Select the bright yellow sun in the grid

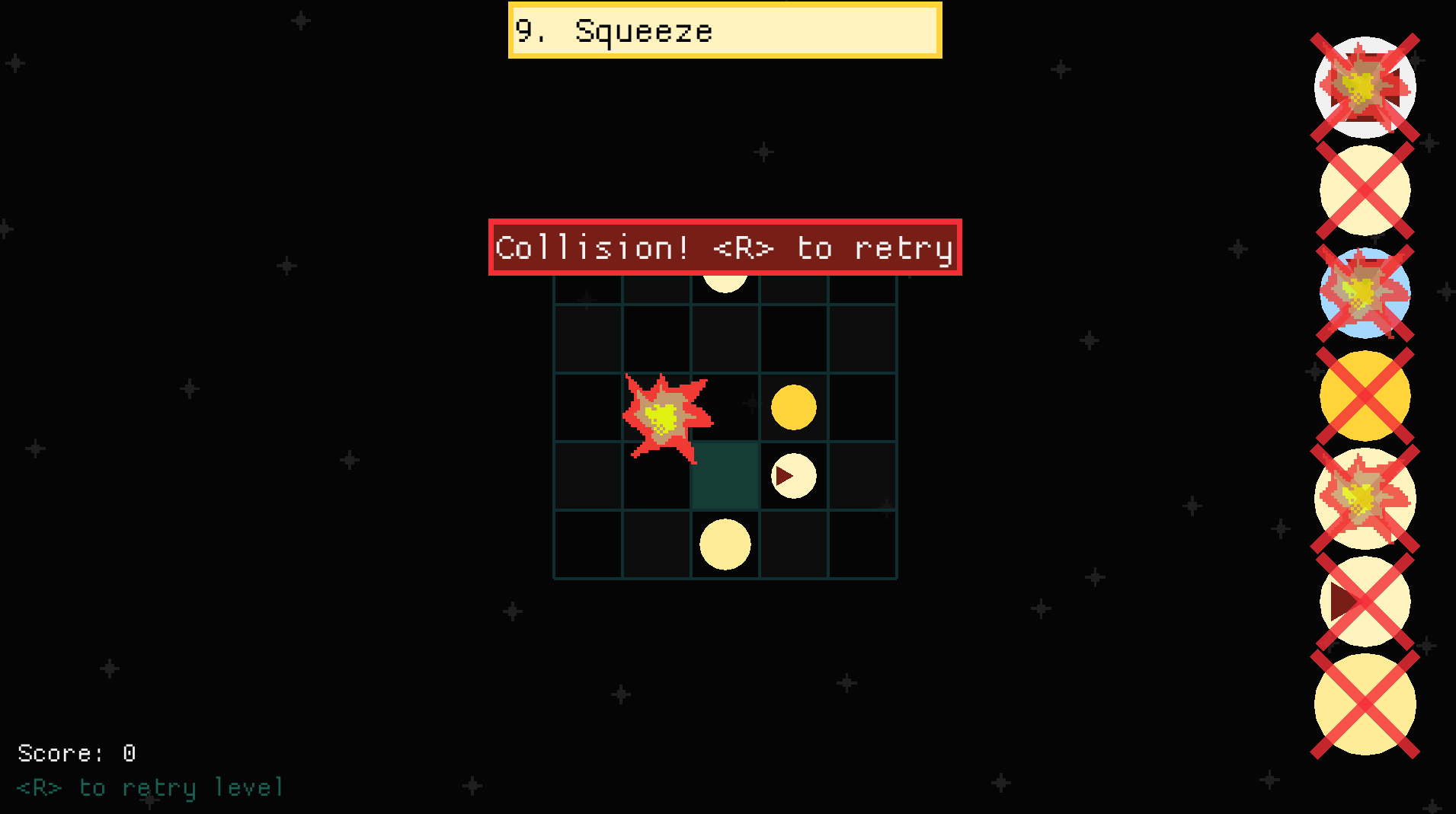point(792,408)
